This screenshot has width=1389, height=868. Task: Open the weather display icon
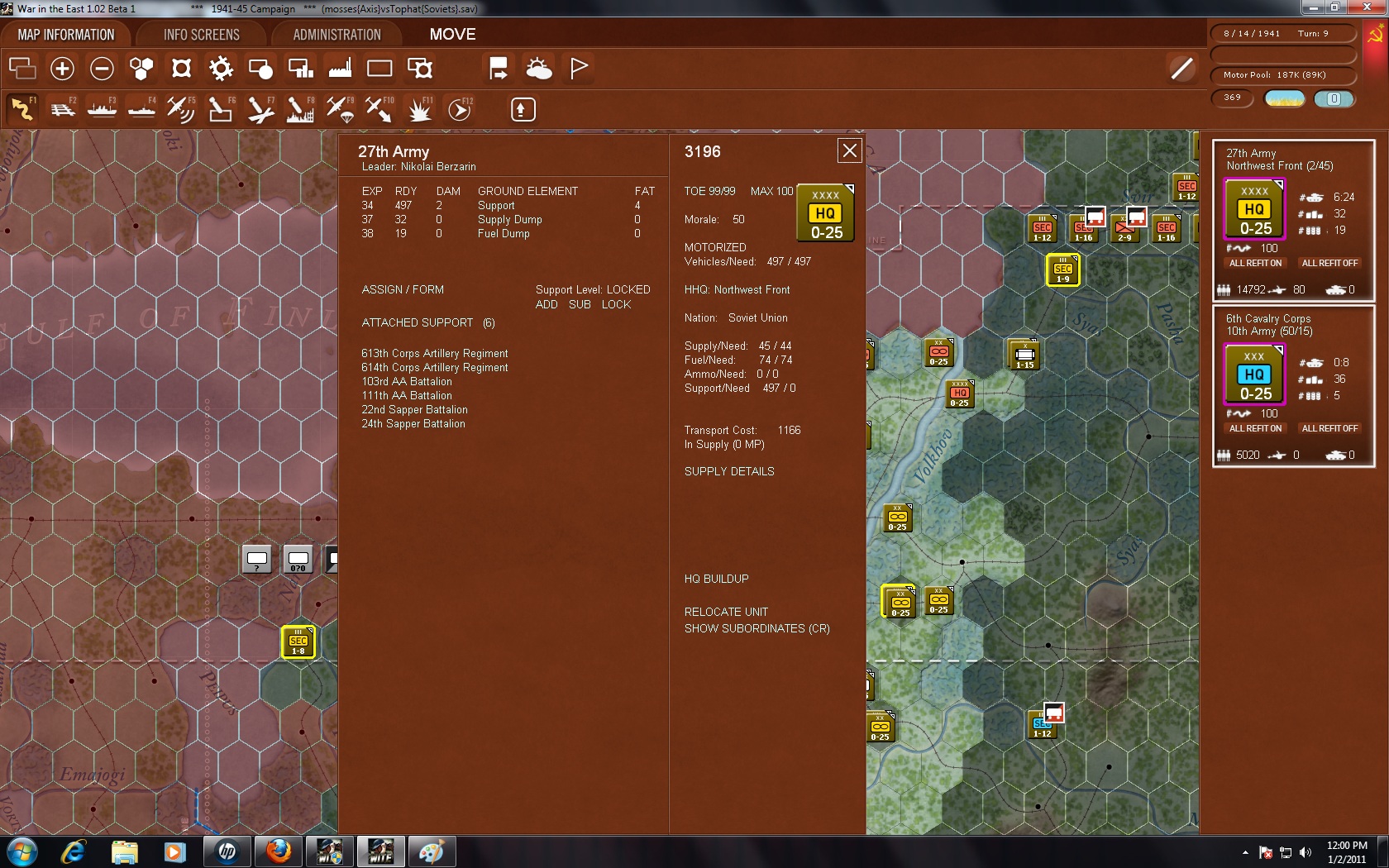pyautogui.click(x=538, y=69)
